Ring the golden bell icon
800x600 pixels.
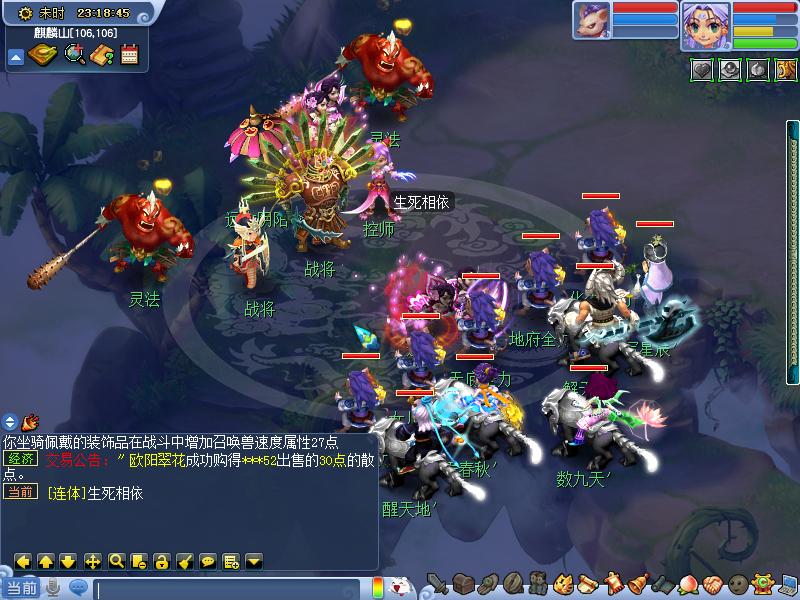point(637,583)
